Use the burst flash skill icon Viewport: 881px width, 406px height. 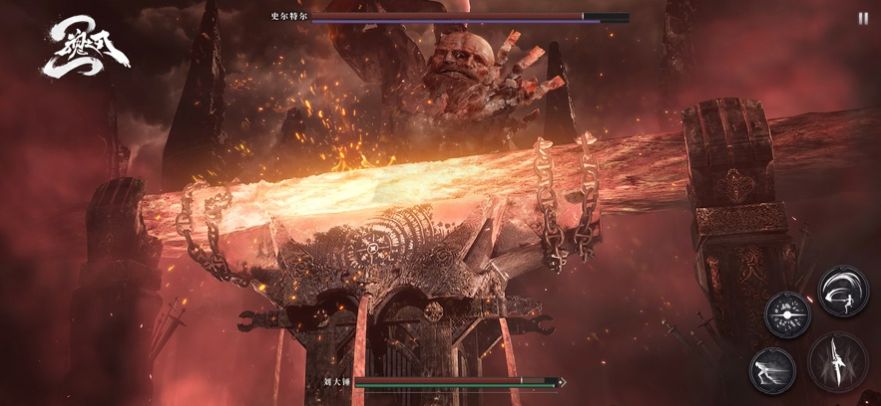786,314
